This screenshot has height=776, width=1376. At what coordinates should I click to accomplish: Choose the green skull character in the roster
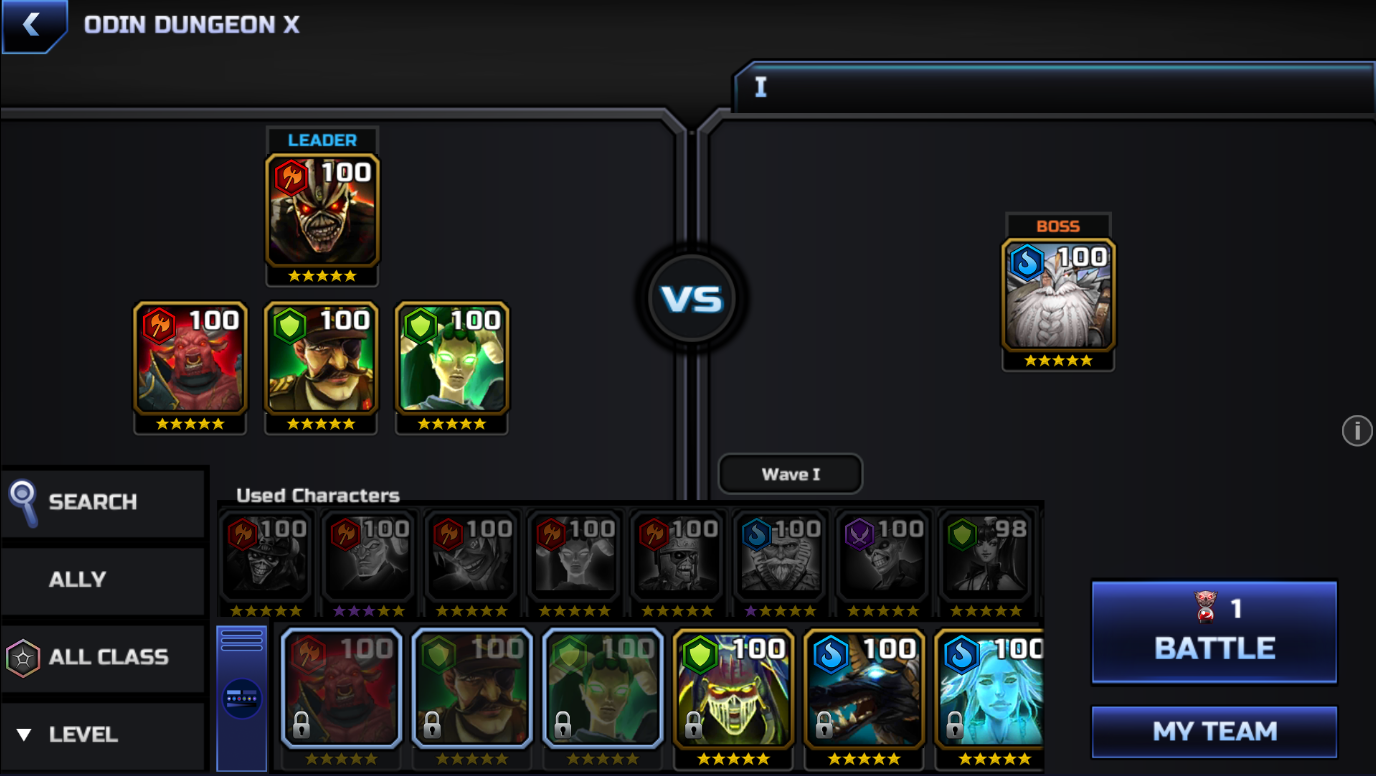(x=733, y=690)
